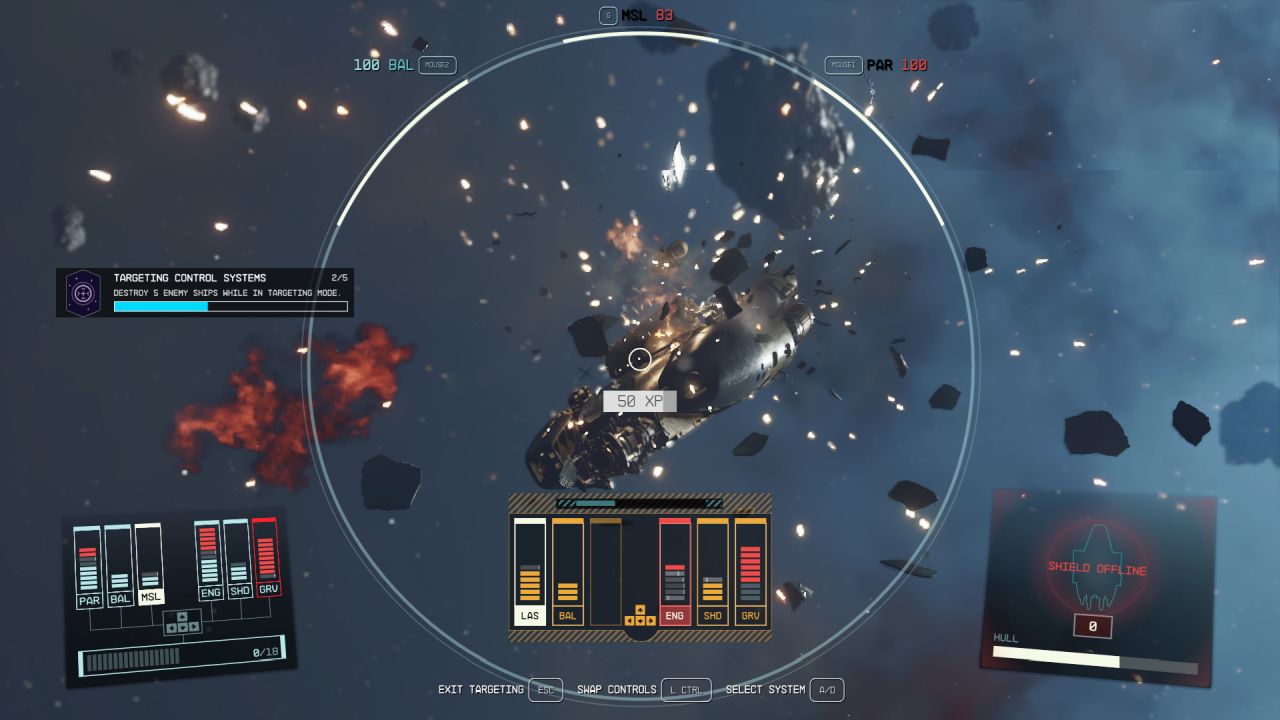Image resolution: width=1280 pixels, height=720 pixels.
Task: Click the arrow-keys icon in ship power panel
Action: 182,622
